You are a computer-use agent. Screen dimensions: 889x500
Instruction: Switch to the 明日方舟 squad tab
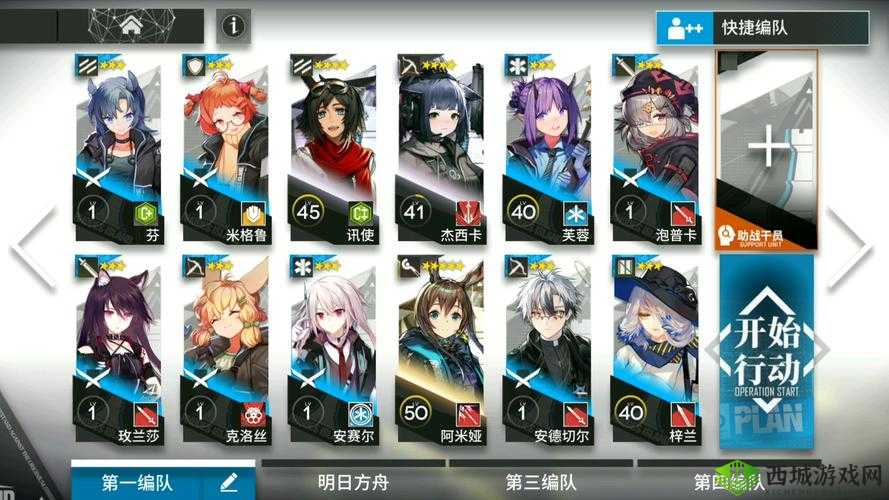click(x=352, y=482)
